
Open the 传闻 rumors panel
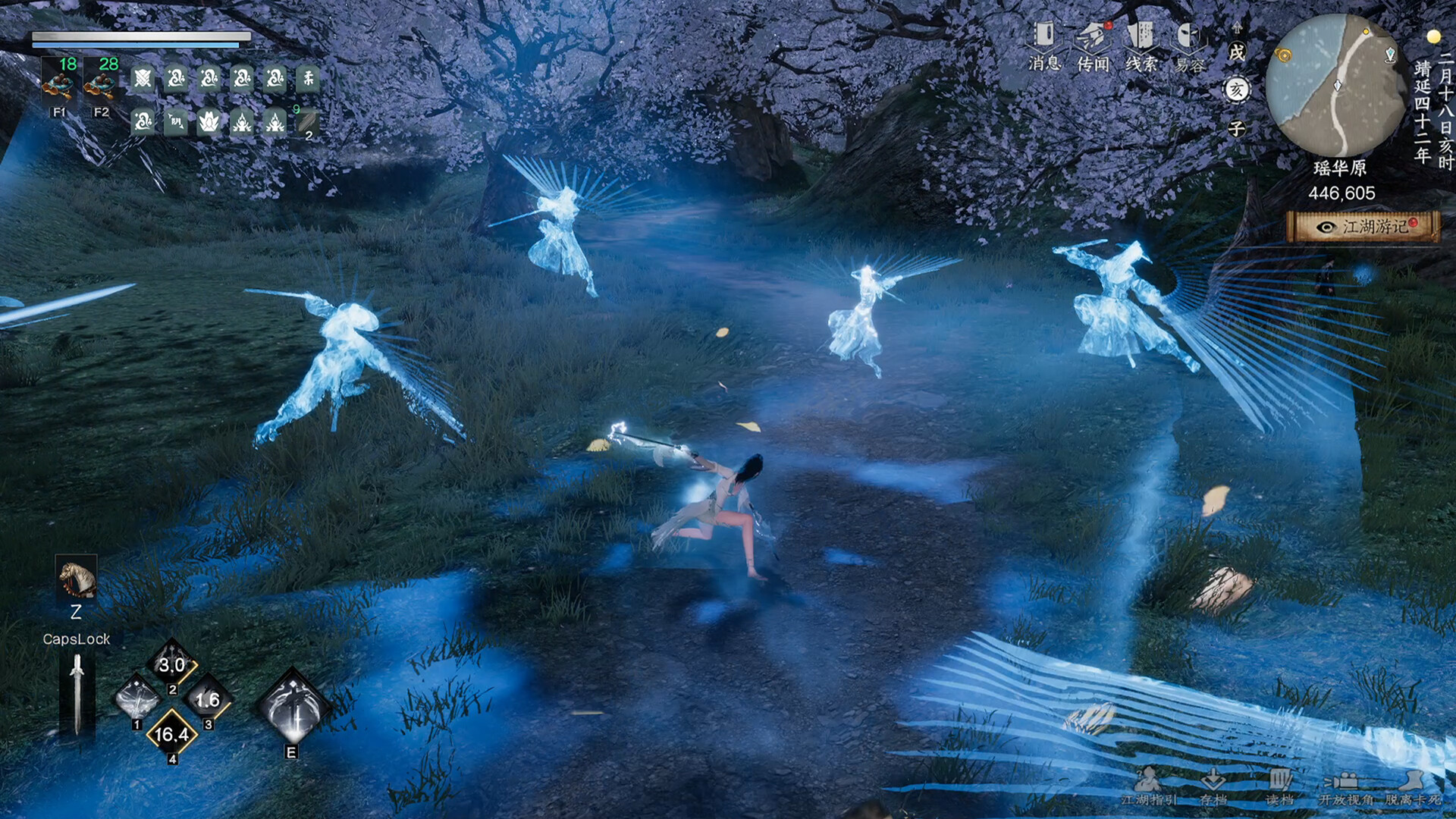tap(1093, 45)
